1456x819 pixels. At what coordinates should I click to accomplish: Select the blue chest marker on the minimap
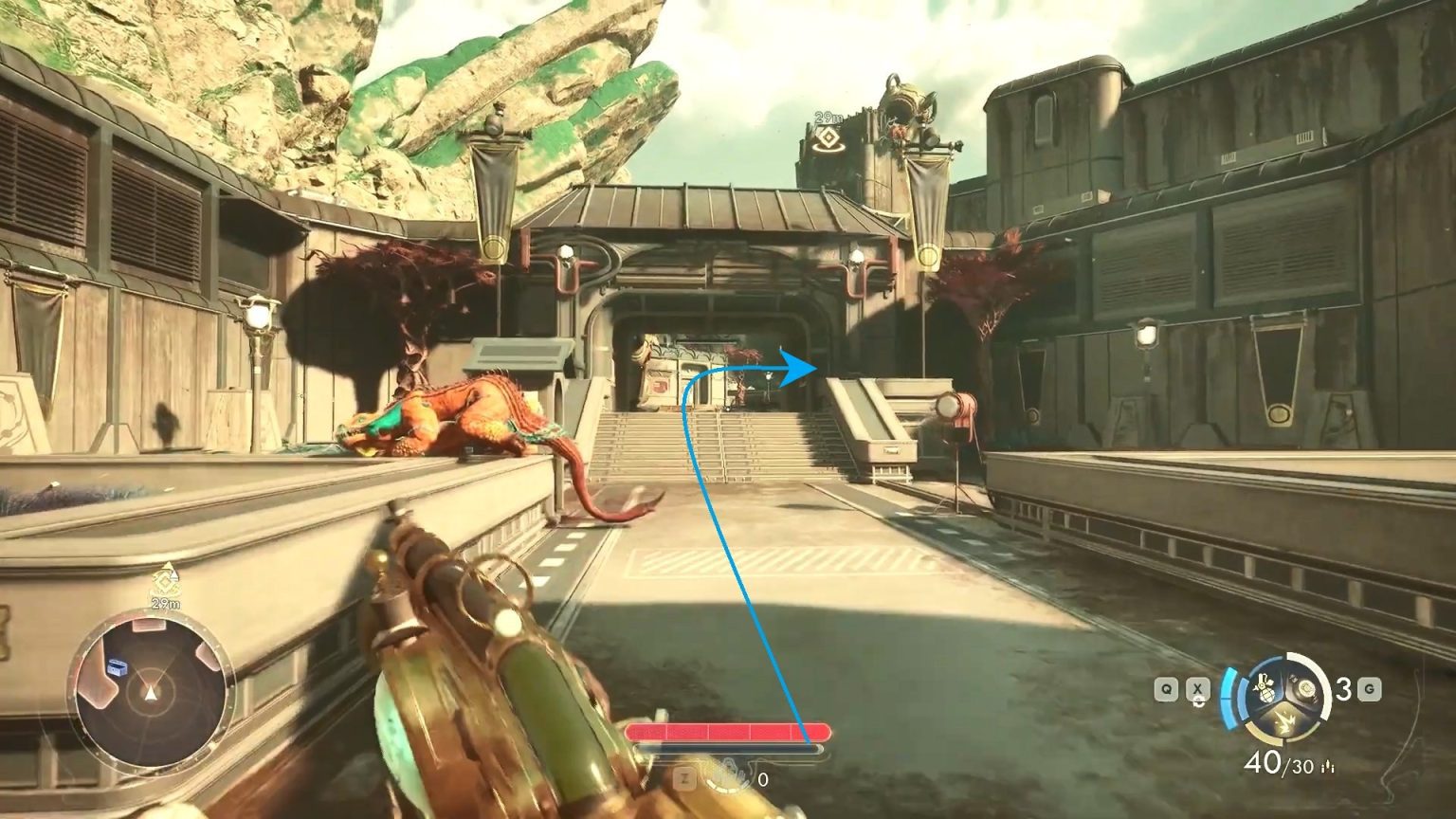[x=118, y=667]
